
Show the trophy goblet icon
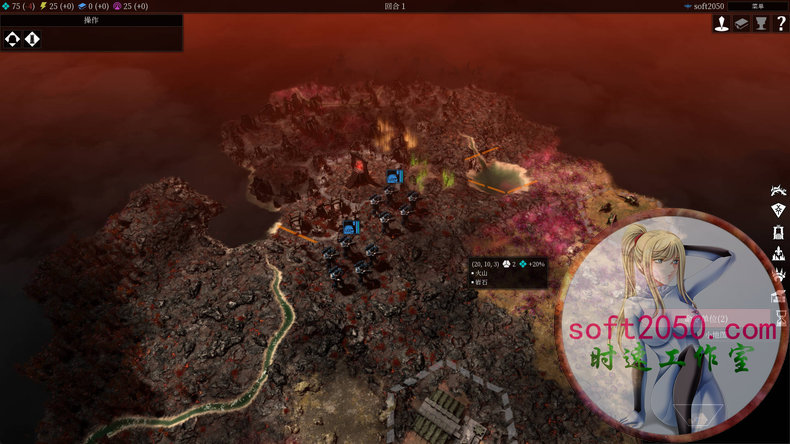[x=760, y=24]
